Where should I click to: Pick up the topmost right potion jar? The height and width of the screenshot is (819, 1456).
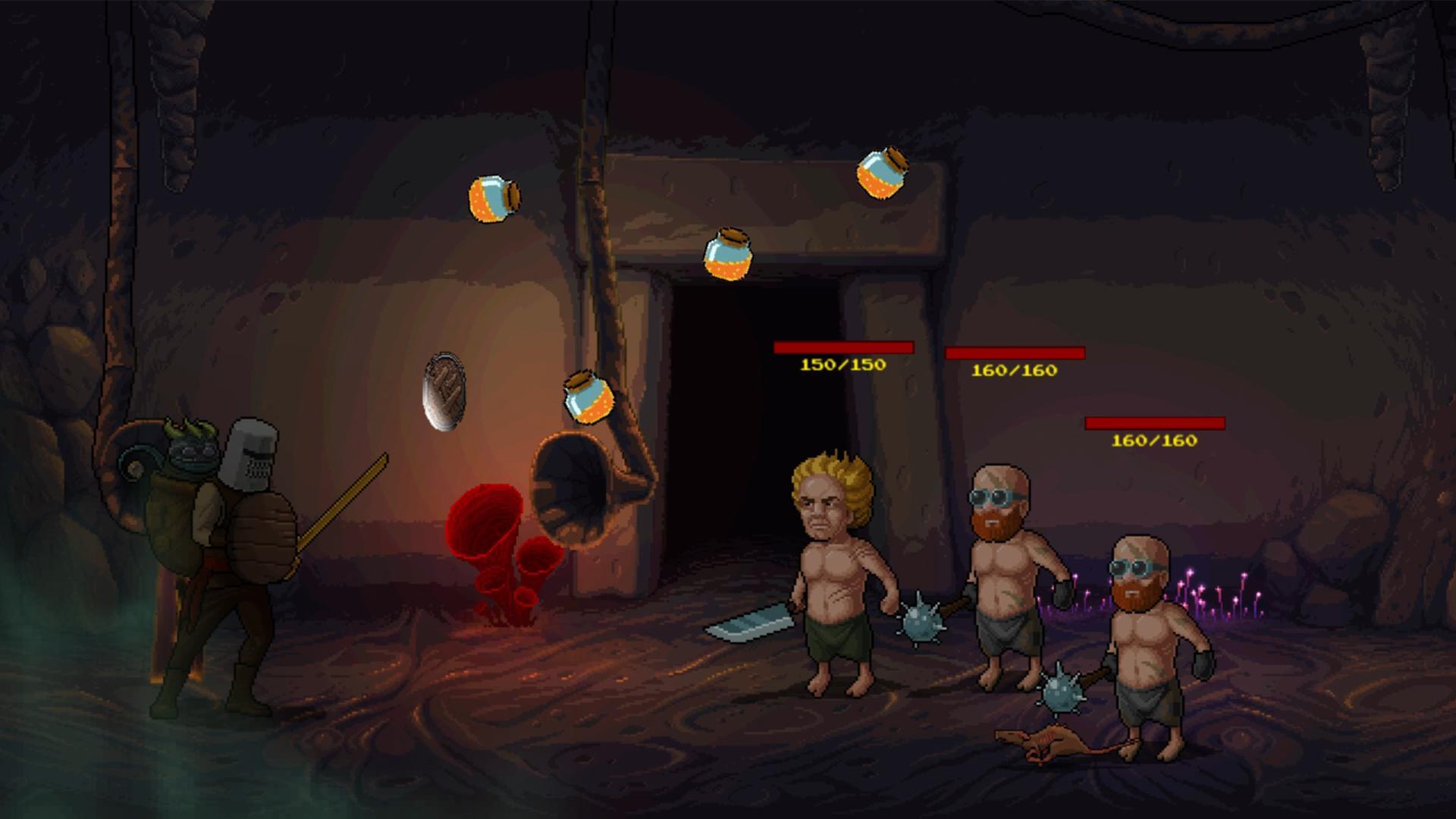(880, 173)
